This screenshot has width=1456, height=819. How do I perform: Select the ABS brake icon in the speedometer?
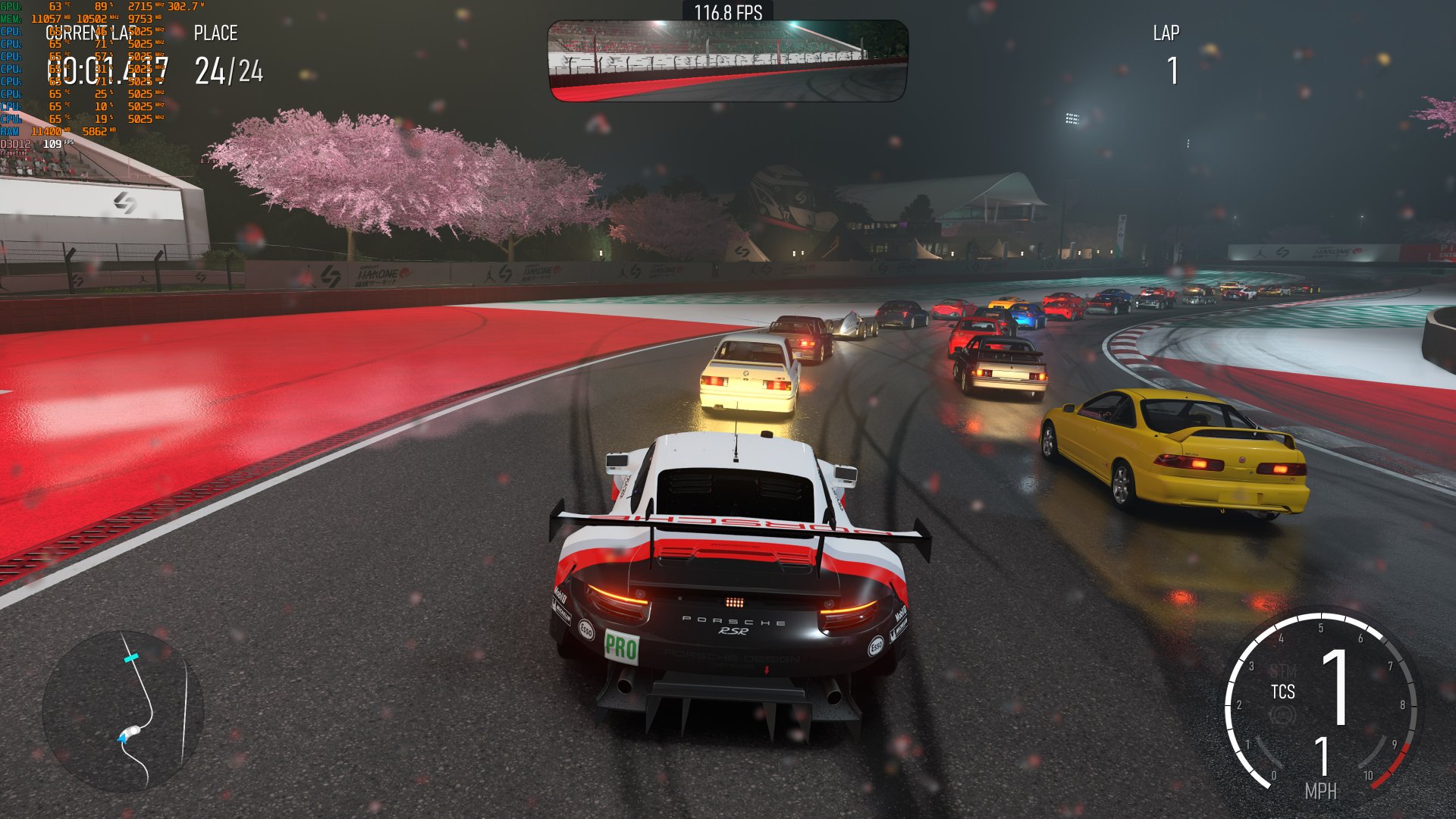click(x=1282, y=713)
